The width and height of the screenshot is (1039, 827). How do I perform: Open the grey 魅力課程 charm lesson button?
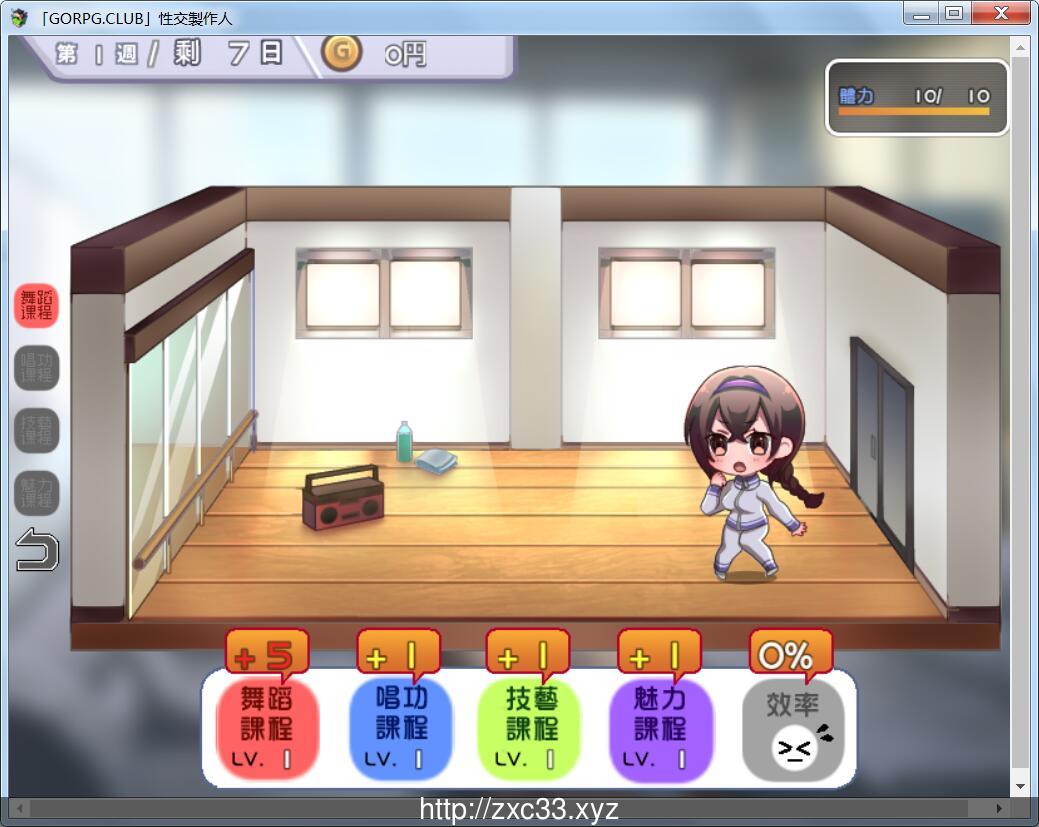point(37,493)
